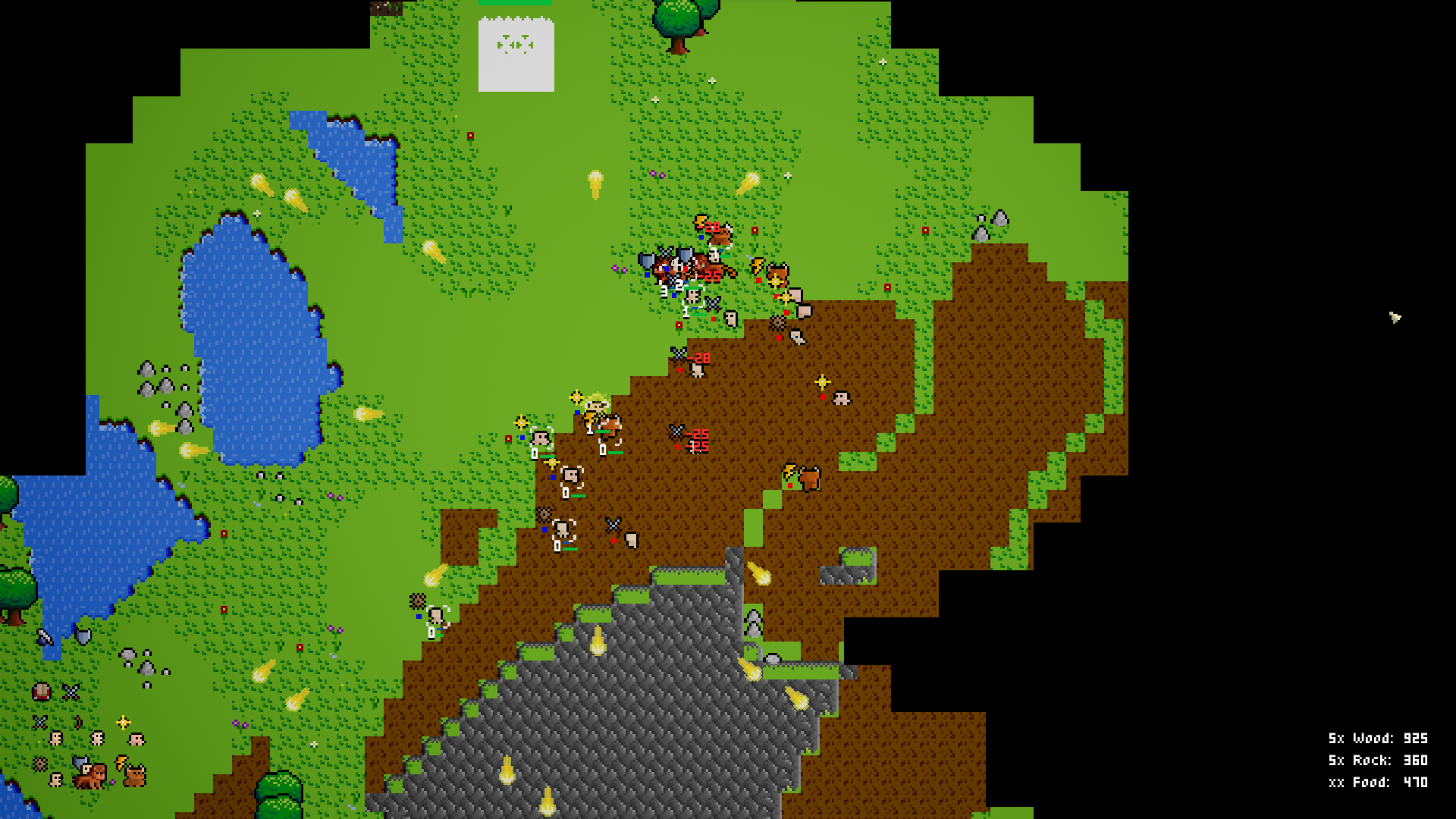
Task: Click the crossed-swords combat icon near the -25 damage
Action: tap(676, 432)
